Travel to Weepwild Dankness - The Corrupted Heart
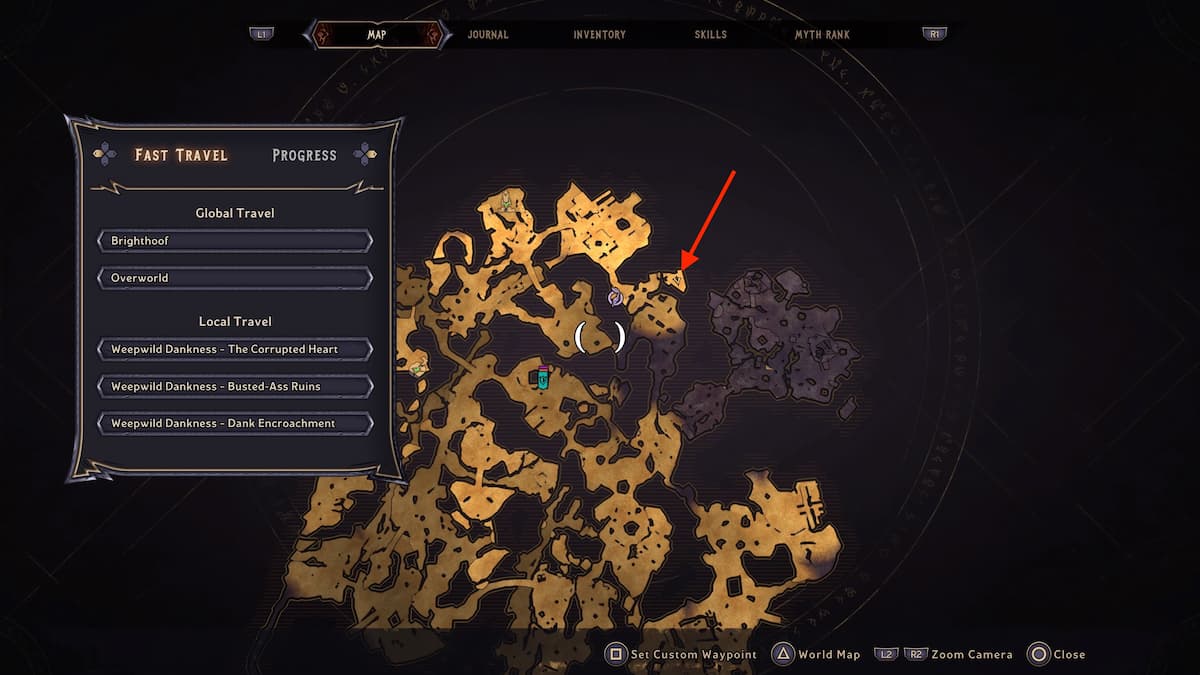The width and height of the screenshot is (1200, 675). (x=235, y=349)
